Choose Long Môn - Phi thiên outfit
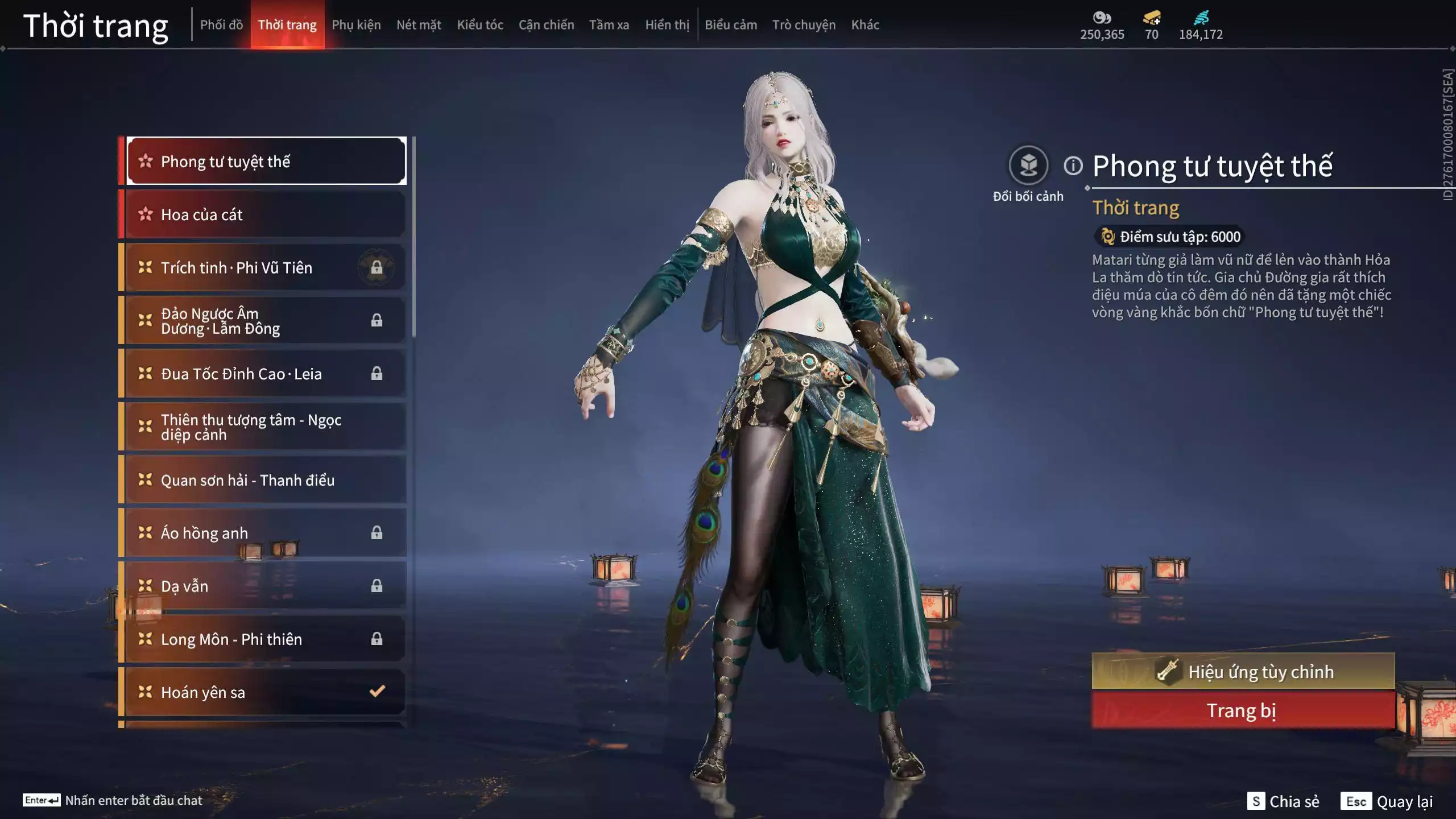Image resolution: width=1456 pixels, height=819 pixels. (265, 639)
